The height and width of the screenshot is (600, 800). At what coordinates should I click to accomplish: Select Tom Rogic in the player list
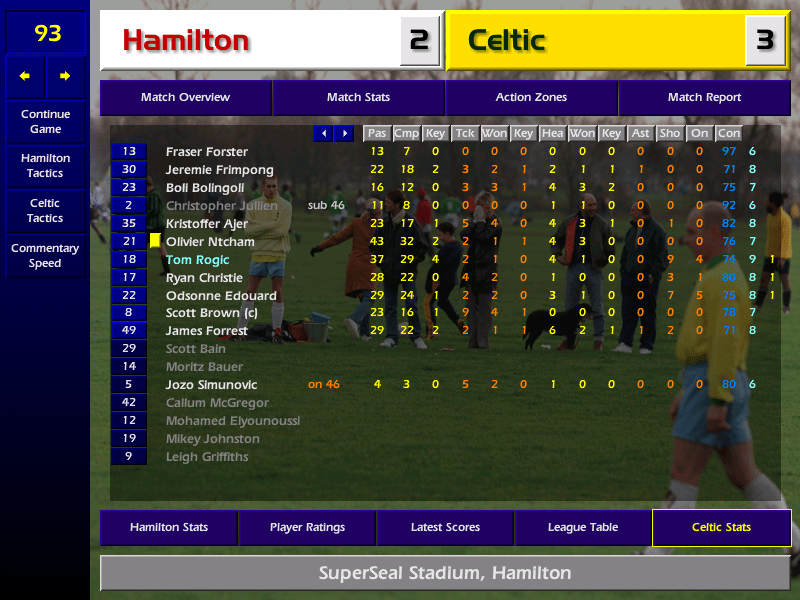coord(197,260)
